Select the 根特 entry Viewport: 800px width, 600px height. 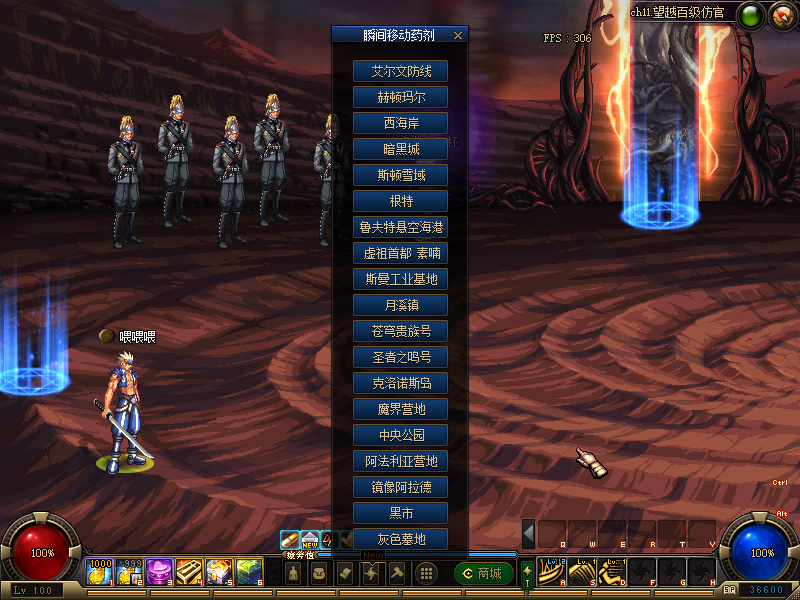click(400, 201)
